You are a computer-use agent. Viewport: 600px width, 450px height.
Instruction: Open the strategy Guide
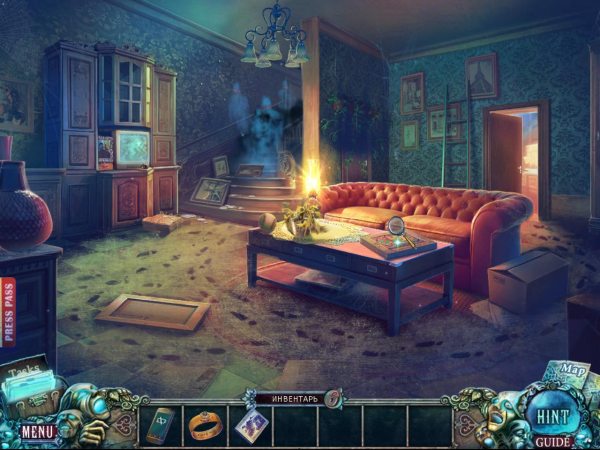(551, 441)
